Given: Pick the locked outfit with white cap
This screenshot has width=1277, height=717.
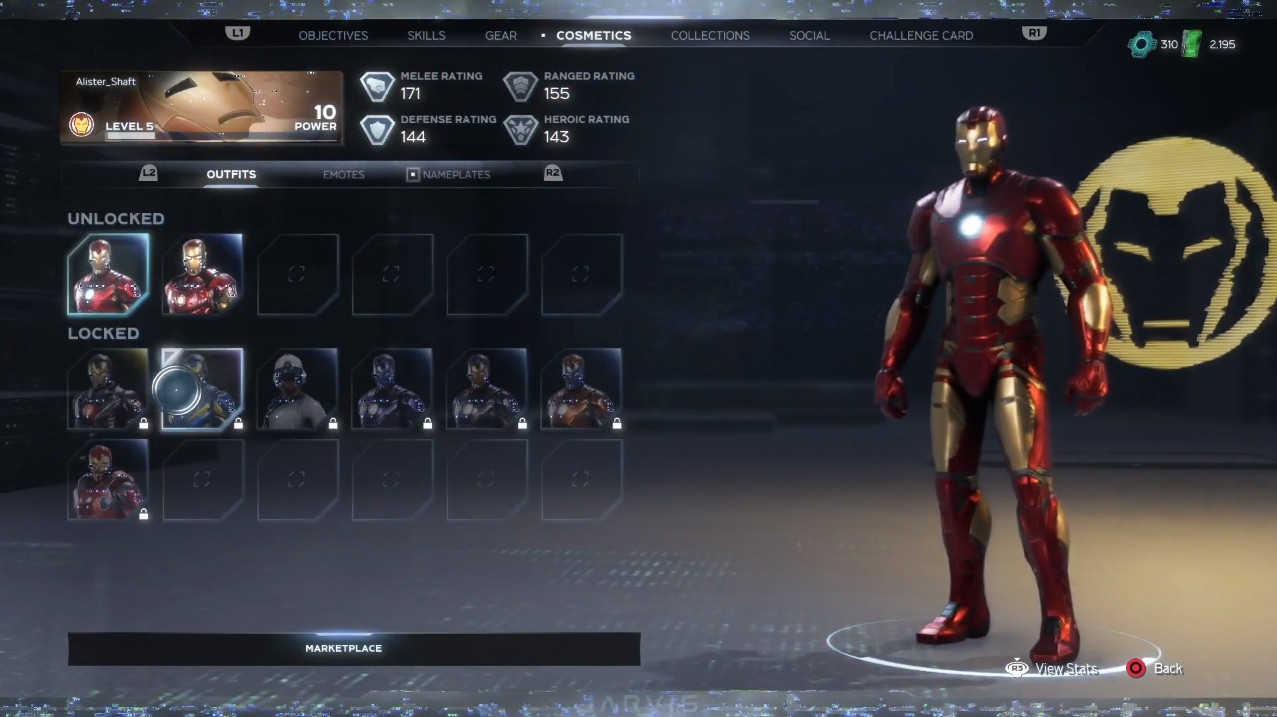Looking at the screenshot, I should point(297,389).
